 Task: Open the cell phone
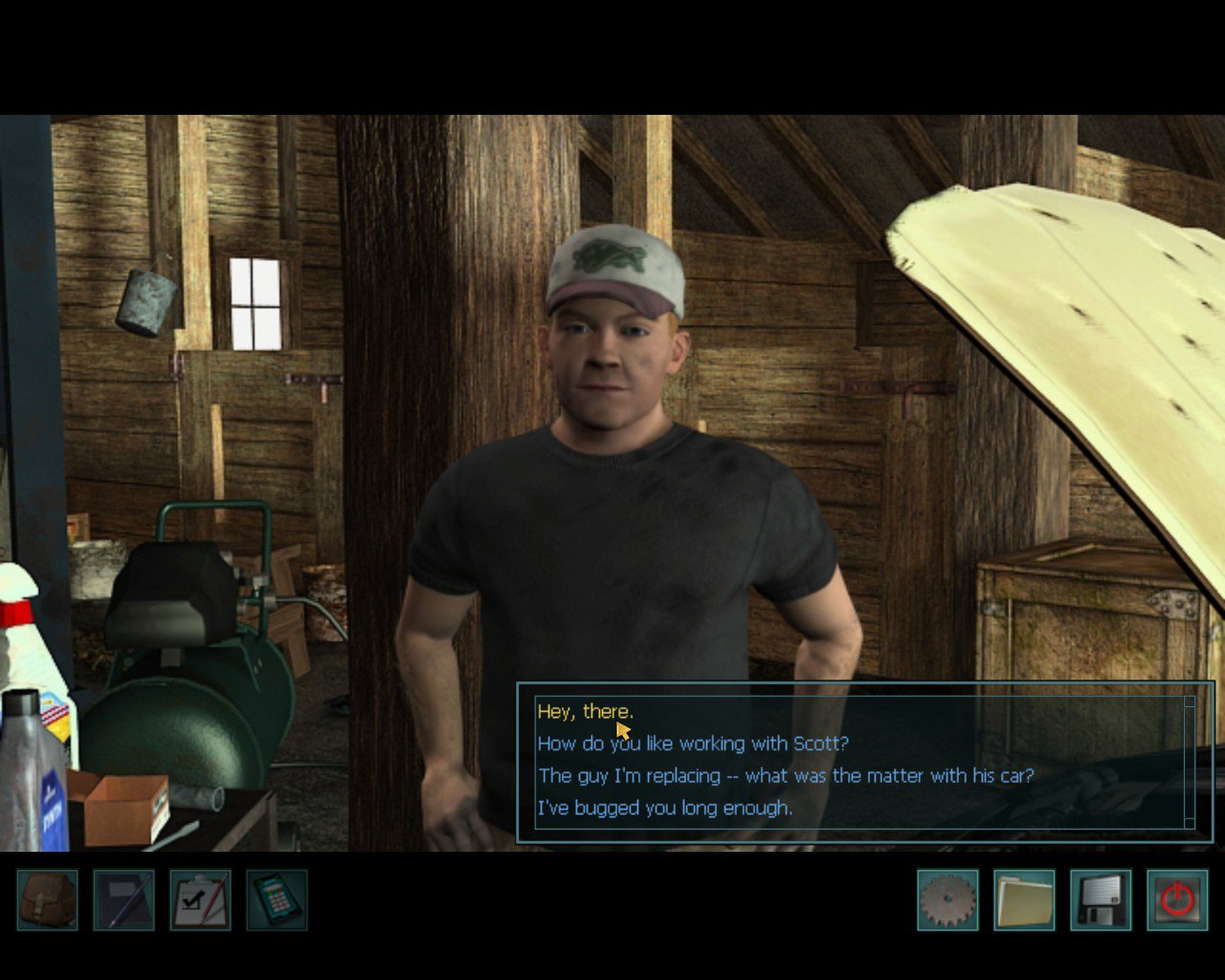point(277,900)
